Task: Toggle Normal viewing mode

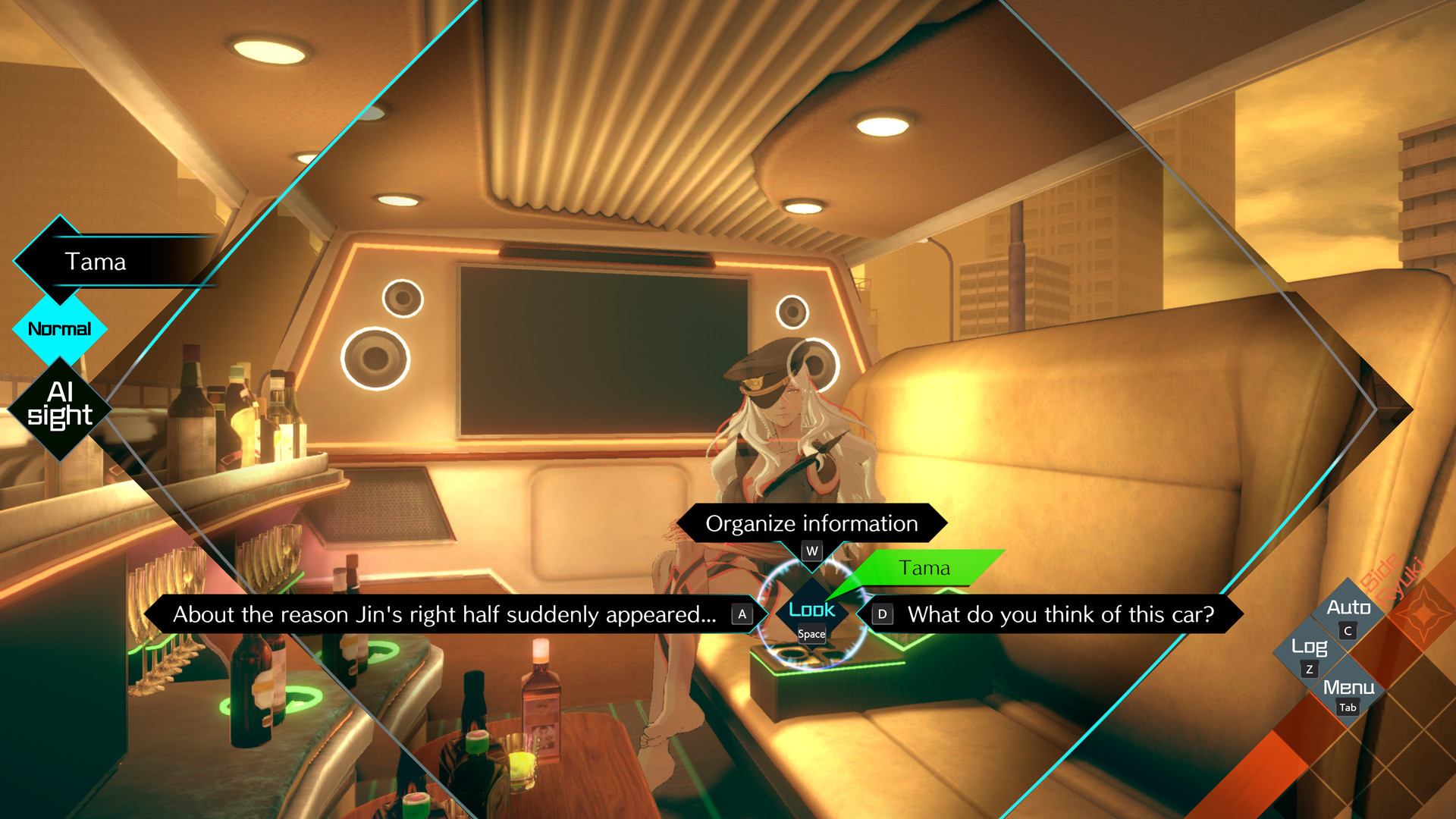Action: [59, 328]
